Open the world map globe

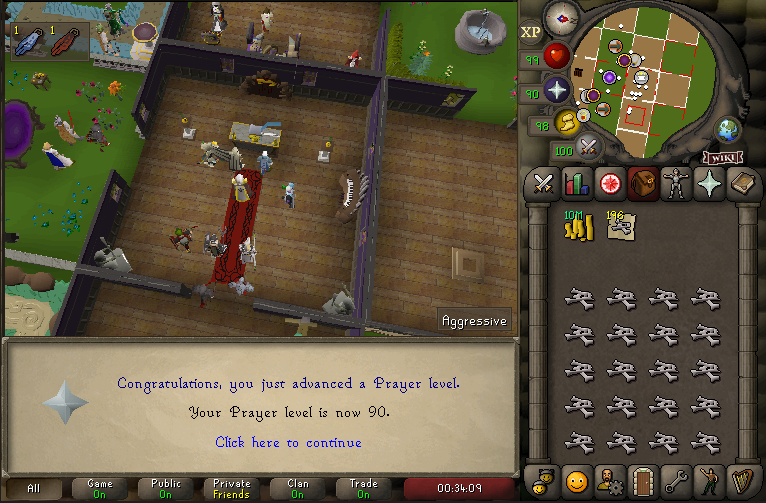point(728,129)
